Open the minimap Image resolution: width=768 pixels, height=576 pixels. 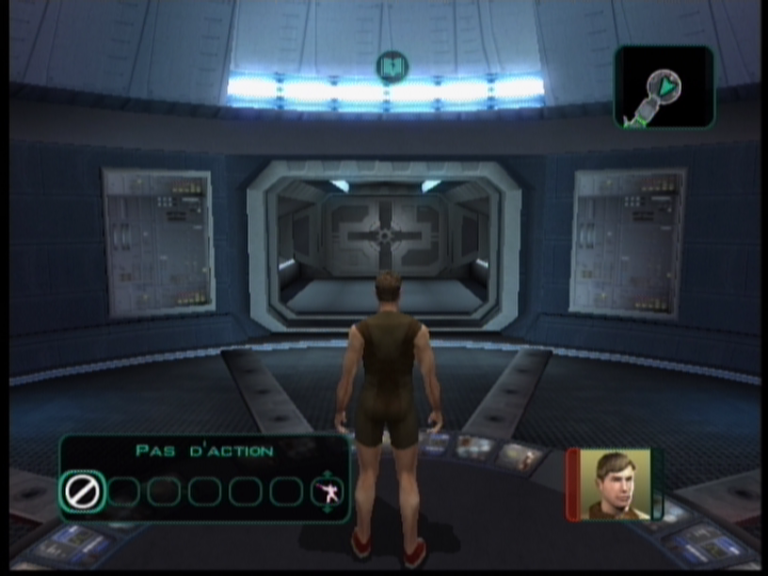[664, 87]
